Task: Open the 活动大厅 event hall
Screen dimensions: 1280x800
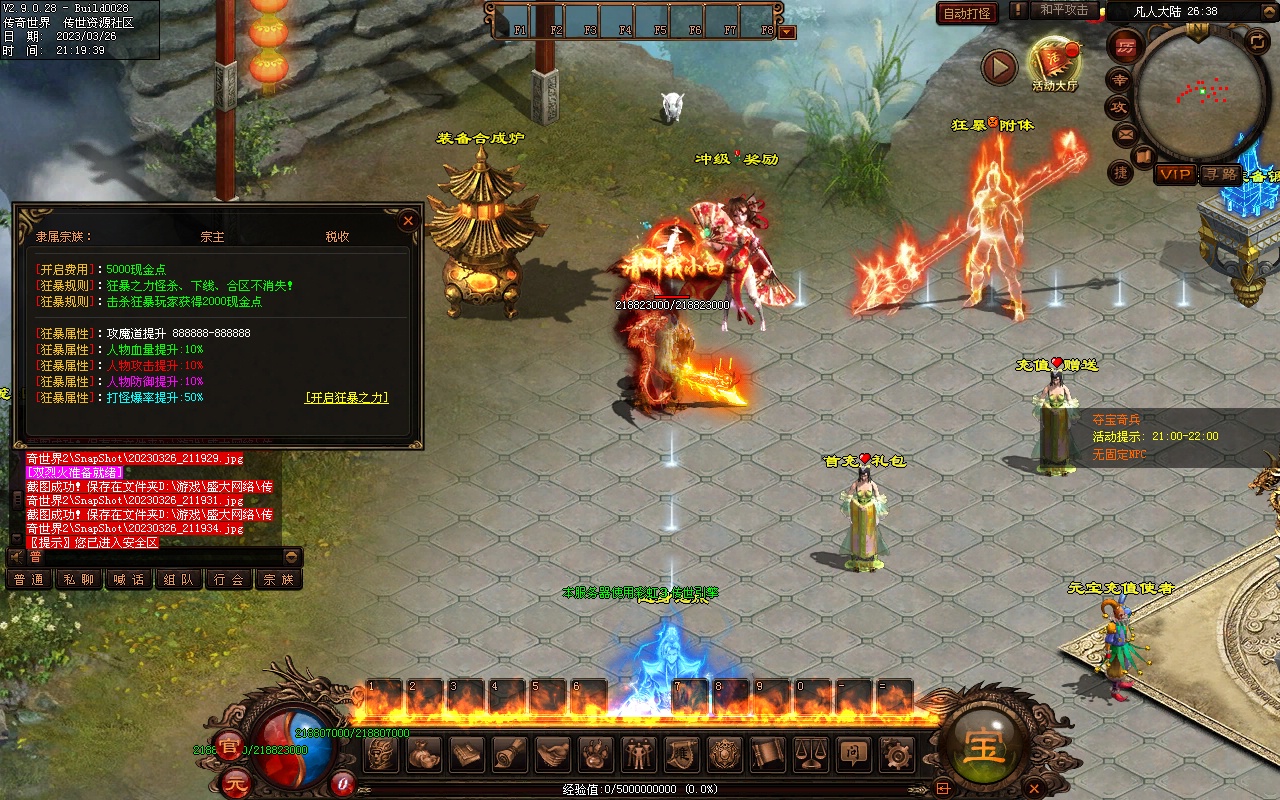Action: click(1054, 62)
